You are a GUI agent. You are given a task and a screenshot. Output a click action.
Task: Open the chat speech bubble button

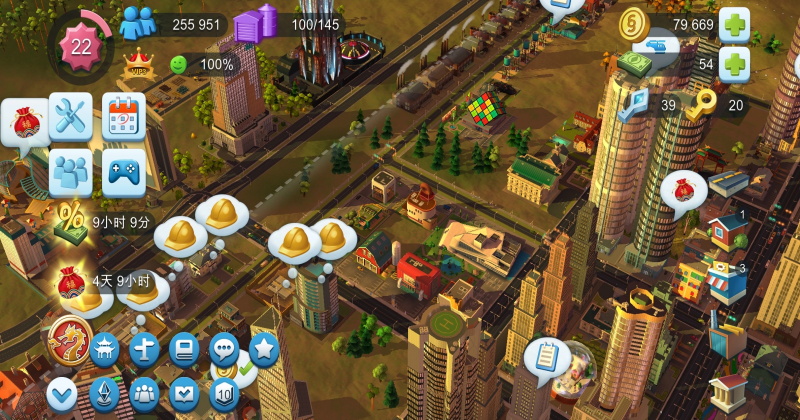pyautogui.click(x=224, y=350)
